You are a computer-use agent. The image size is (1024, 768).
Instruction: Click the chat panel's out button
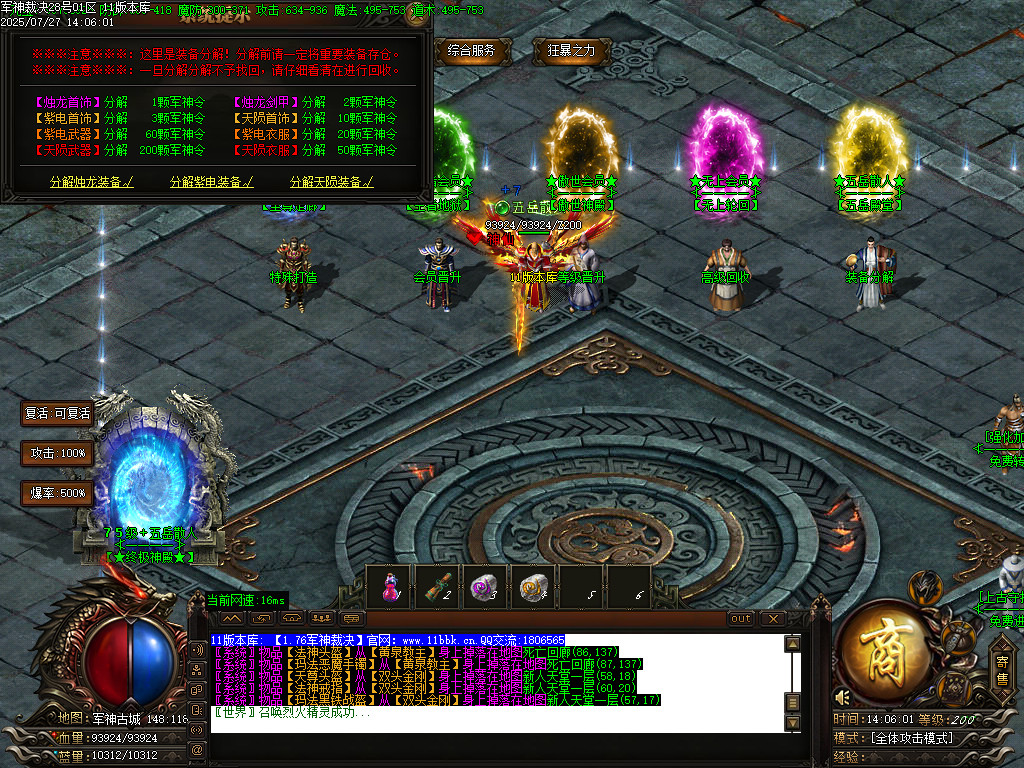coord(741,619)
